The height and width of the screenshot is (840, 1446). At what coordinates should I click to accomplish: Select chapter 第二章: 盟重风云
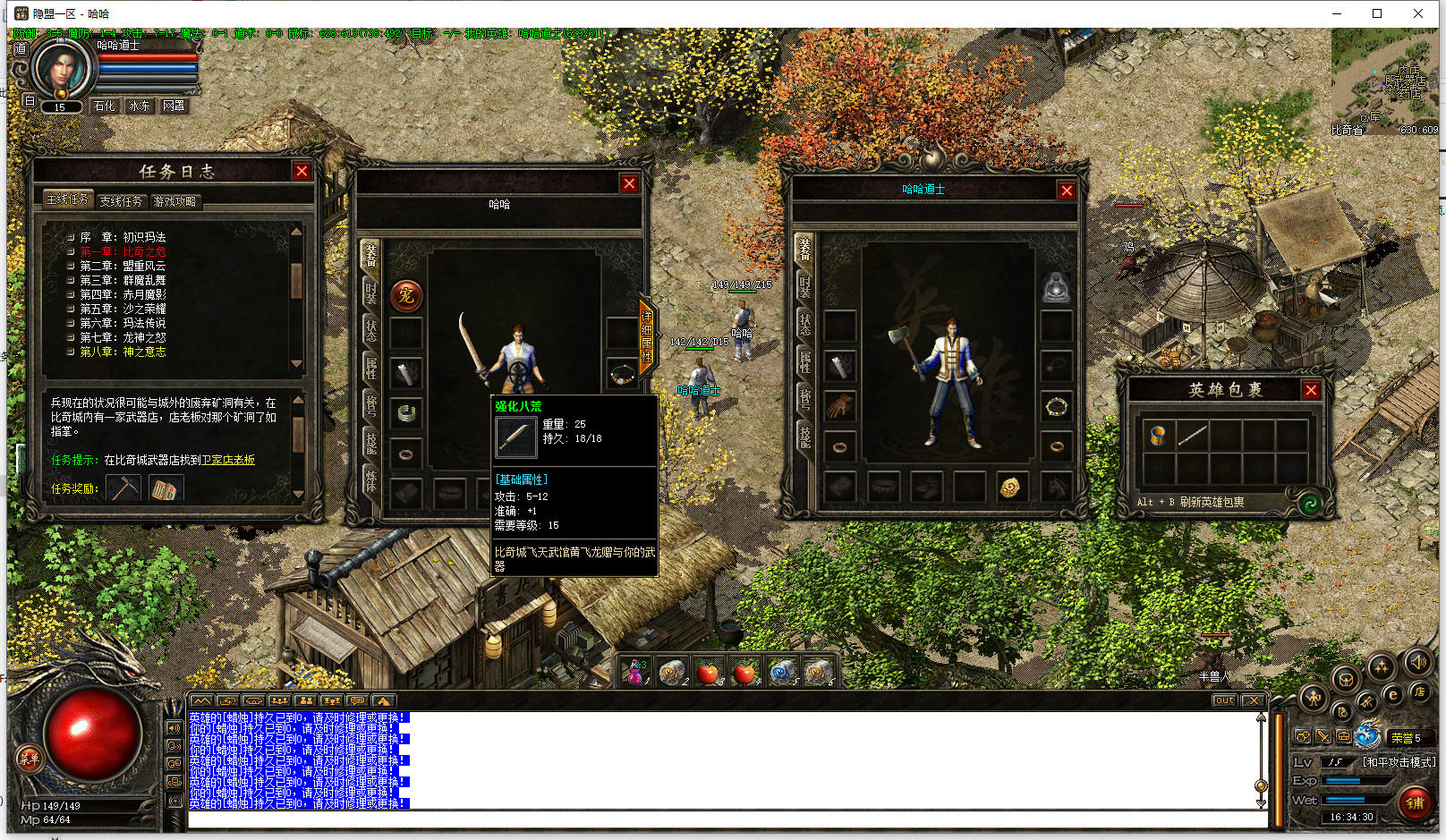pyautogui.click(x=123, y=266)
